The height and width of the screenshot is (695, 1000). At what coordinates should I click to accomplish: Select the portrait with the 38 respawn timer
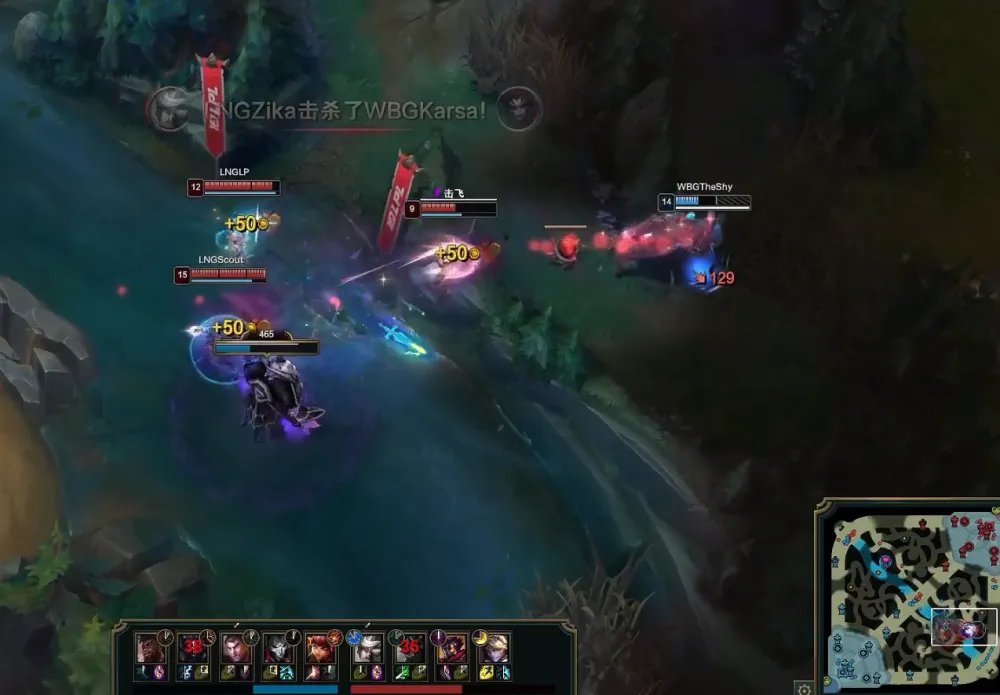(x=193, y=647)
